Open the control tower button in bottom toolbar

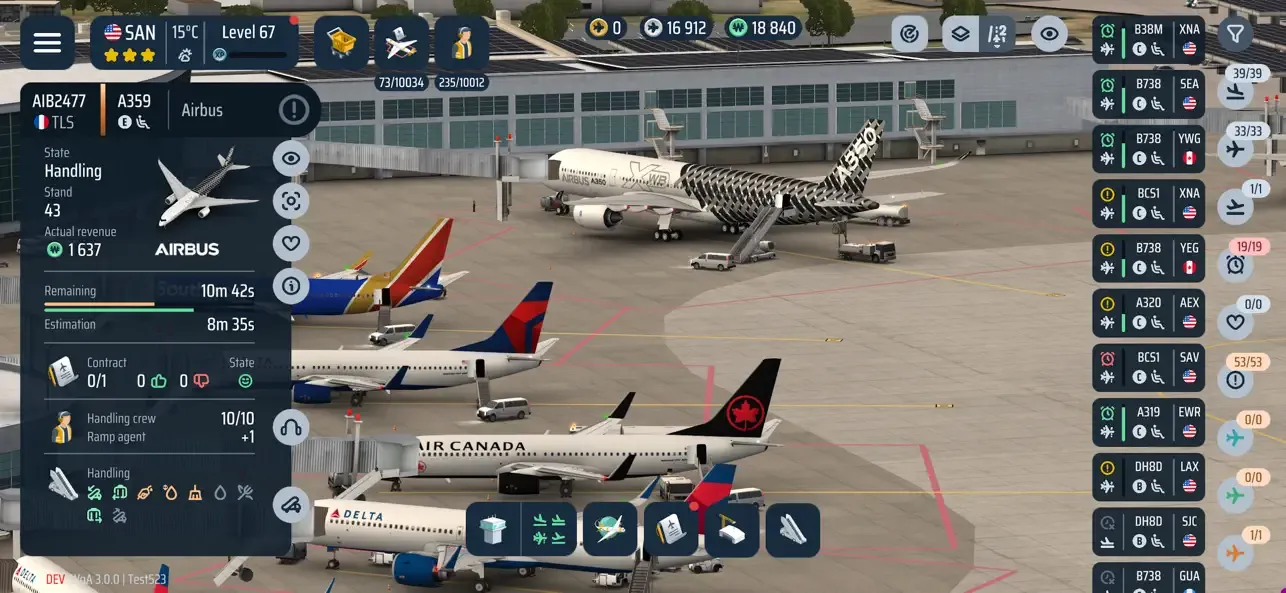tap(493, 530)
